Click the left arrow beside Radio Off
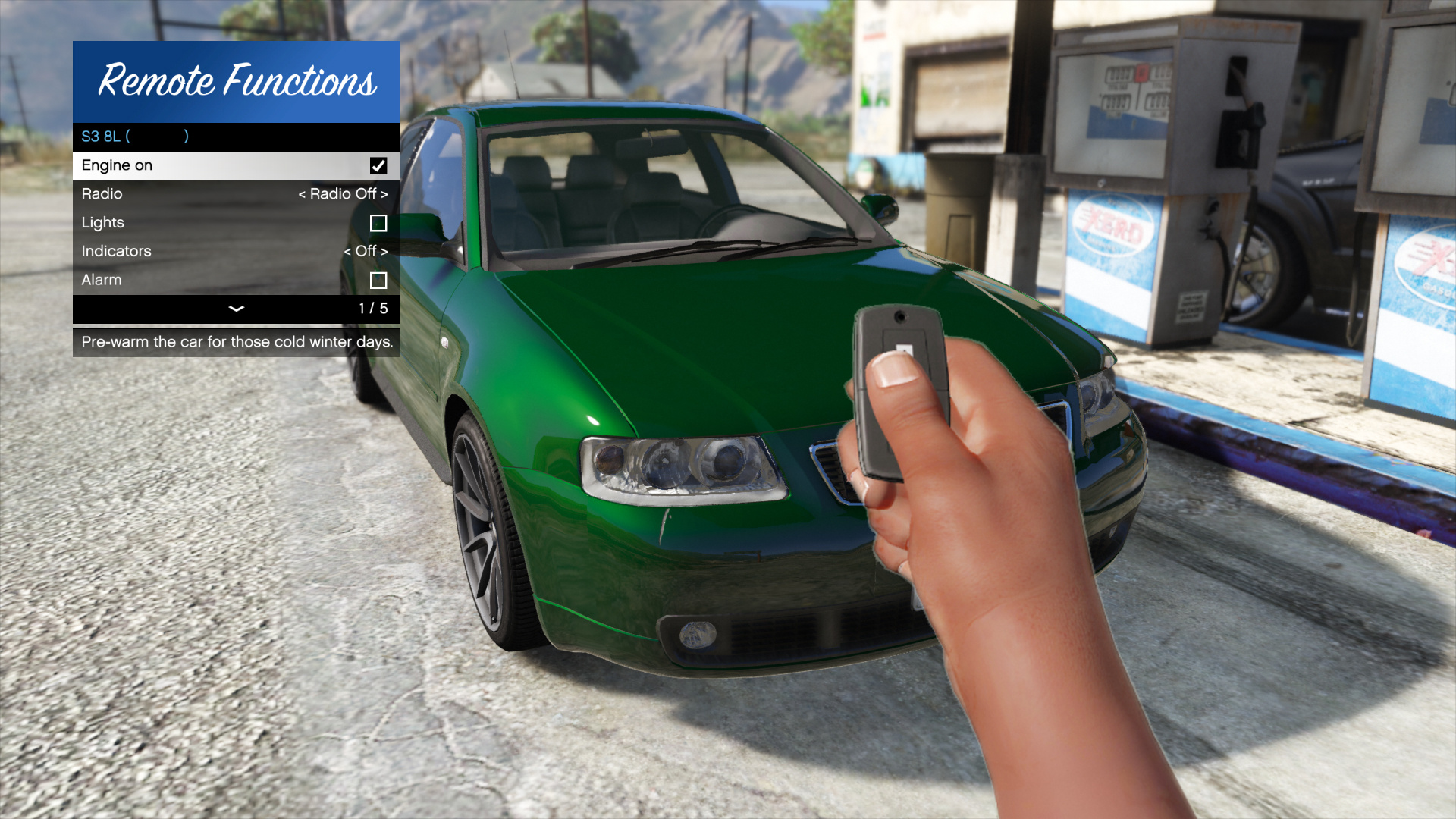Screen dimensions: 1456x819 click(304, 193)
